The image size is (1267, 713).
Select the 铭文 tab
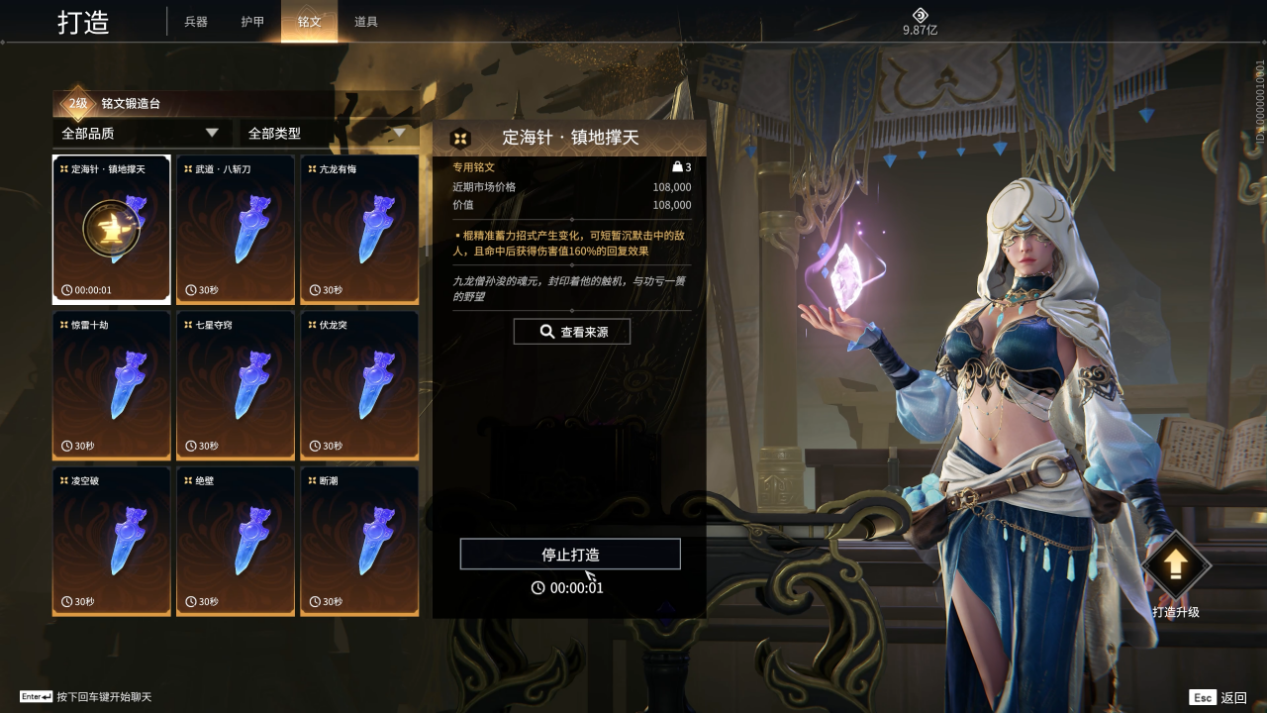click(x=309, y=22)
